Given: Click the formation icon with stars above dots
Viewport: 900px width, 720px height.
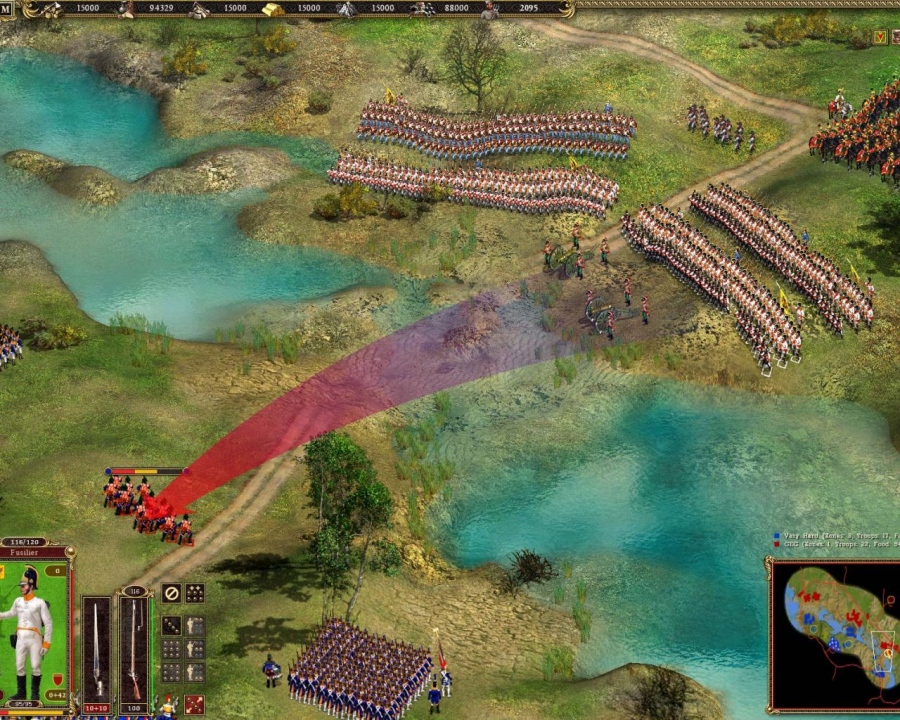Looking at the screenshot, I should 194,593.
